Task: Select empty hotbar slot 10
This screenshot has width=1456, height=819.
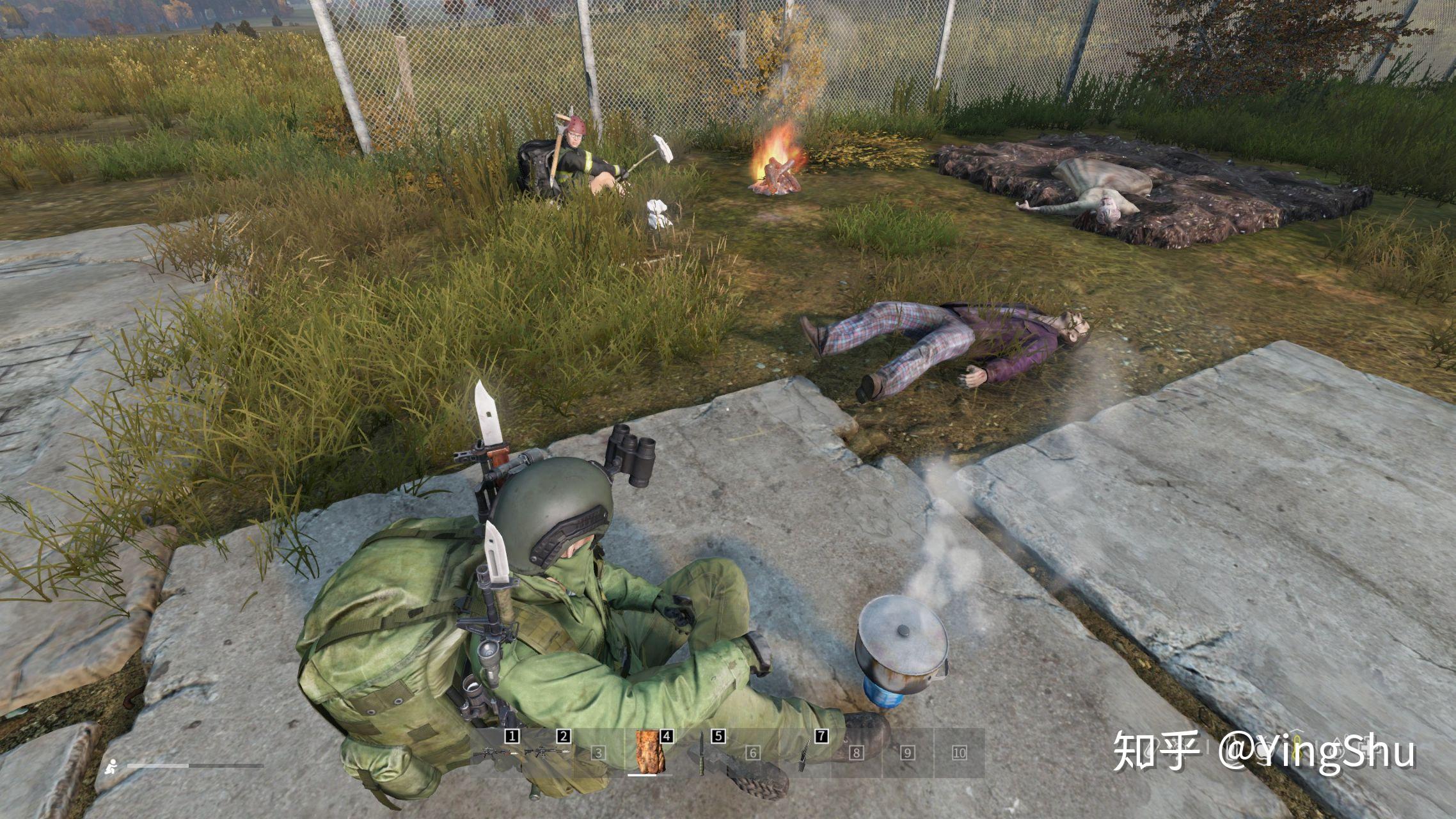Action: [x=959, y=752]
